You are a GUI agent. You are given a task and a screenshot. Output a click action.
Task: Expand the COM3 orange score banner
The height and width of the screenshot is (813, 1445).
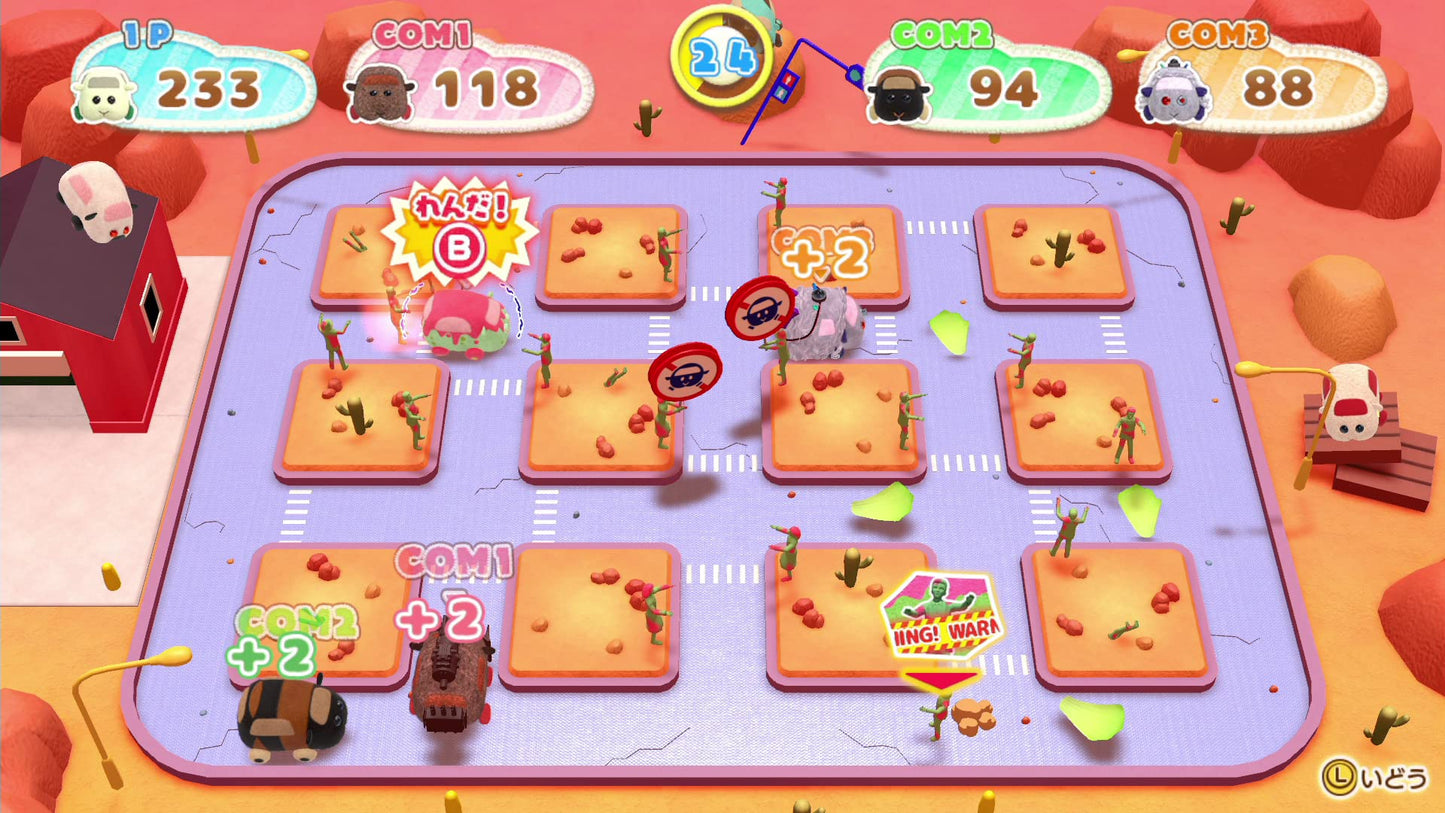(1262, 85)
